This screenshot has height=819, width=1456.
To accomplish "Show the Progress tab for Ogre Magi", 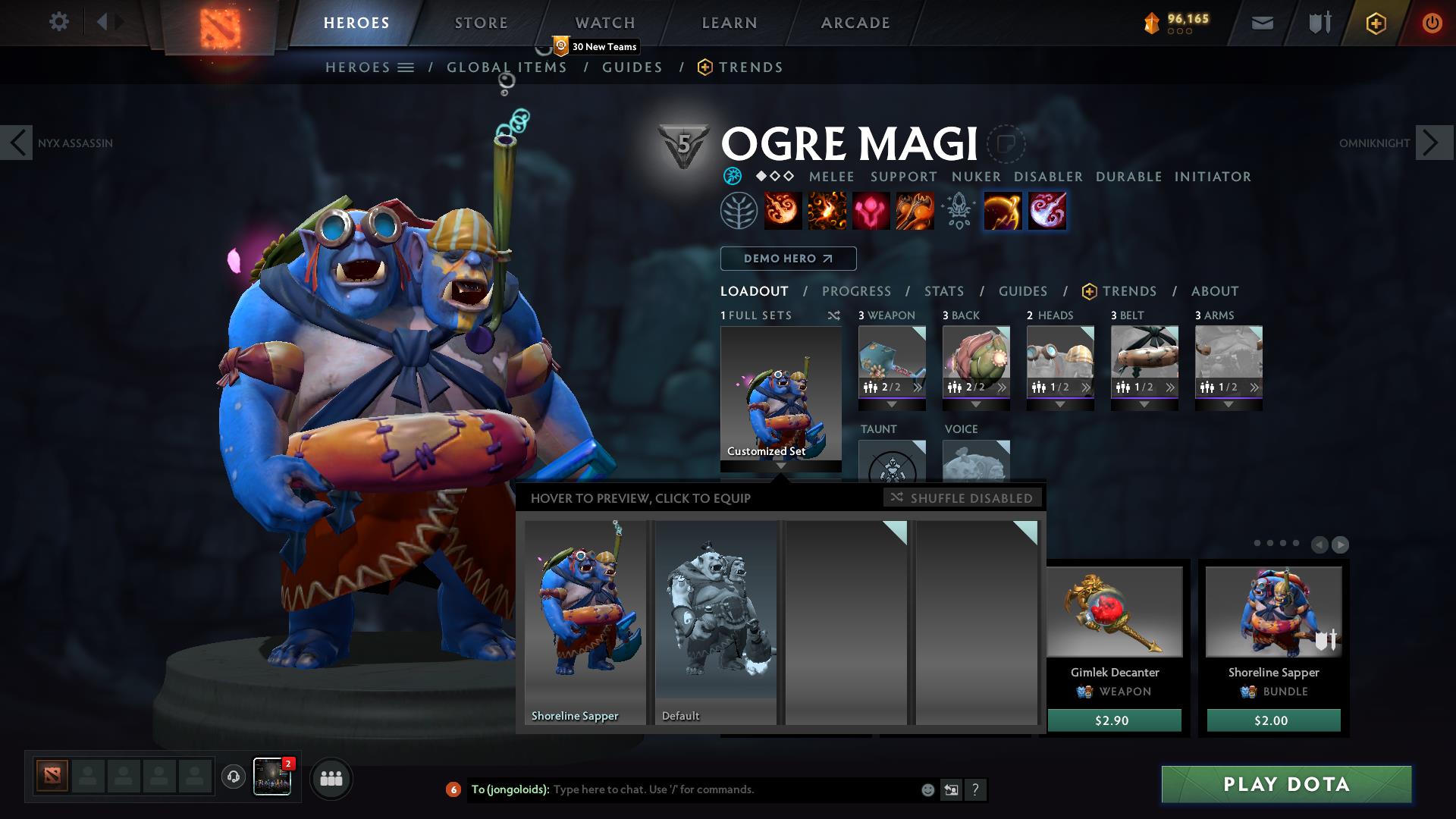I will click(x=856, y=291).
